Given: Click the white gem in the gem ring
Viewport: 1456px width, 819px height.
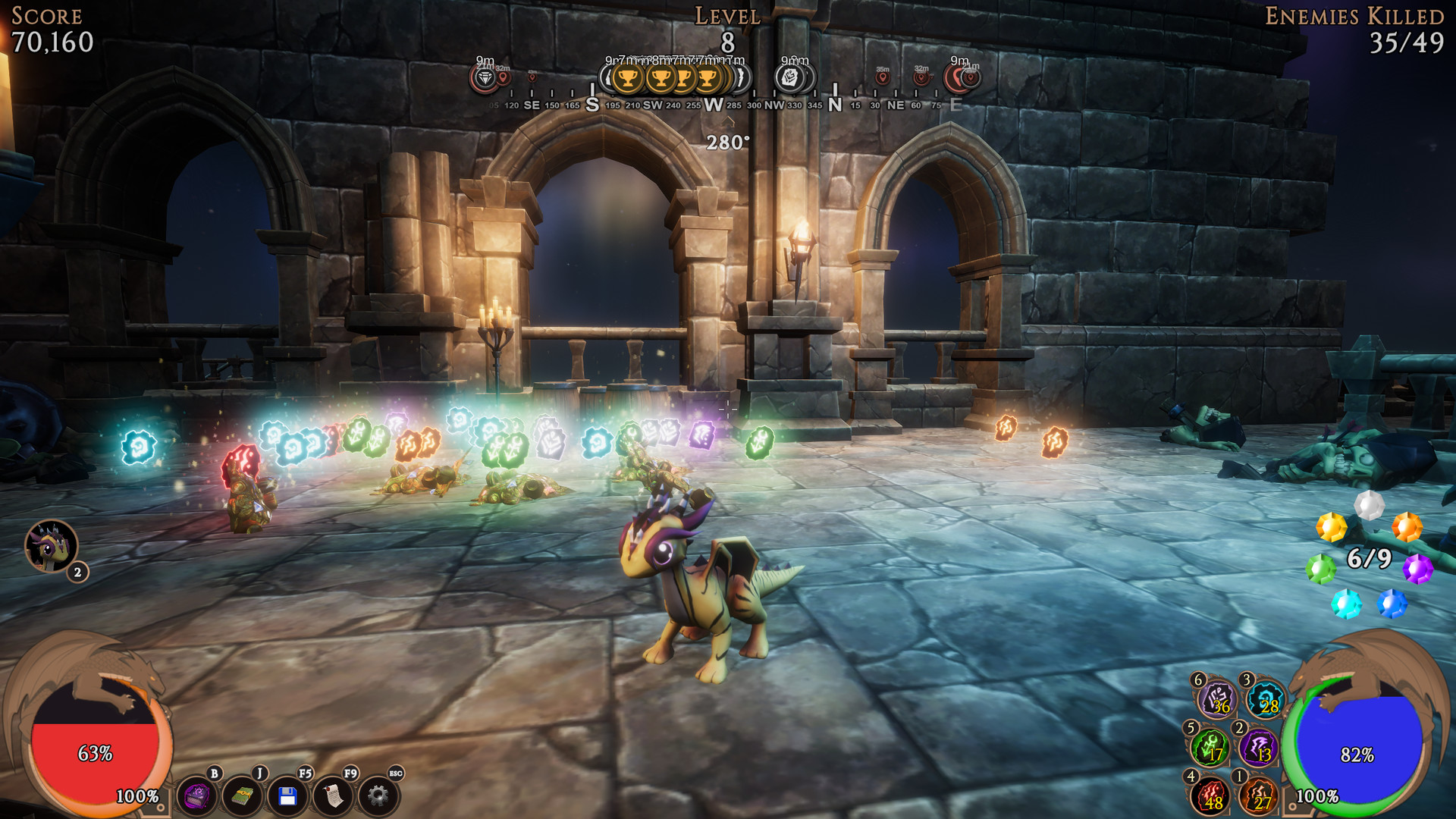Looking at the screenshot, I should 1369,505.
